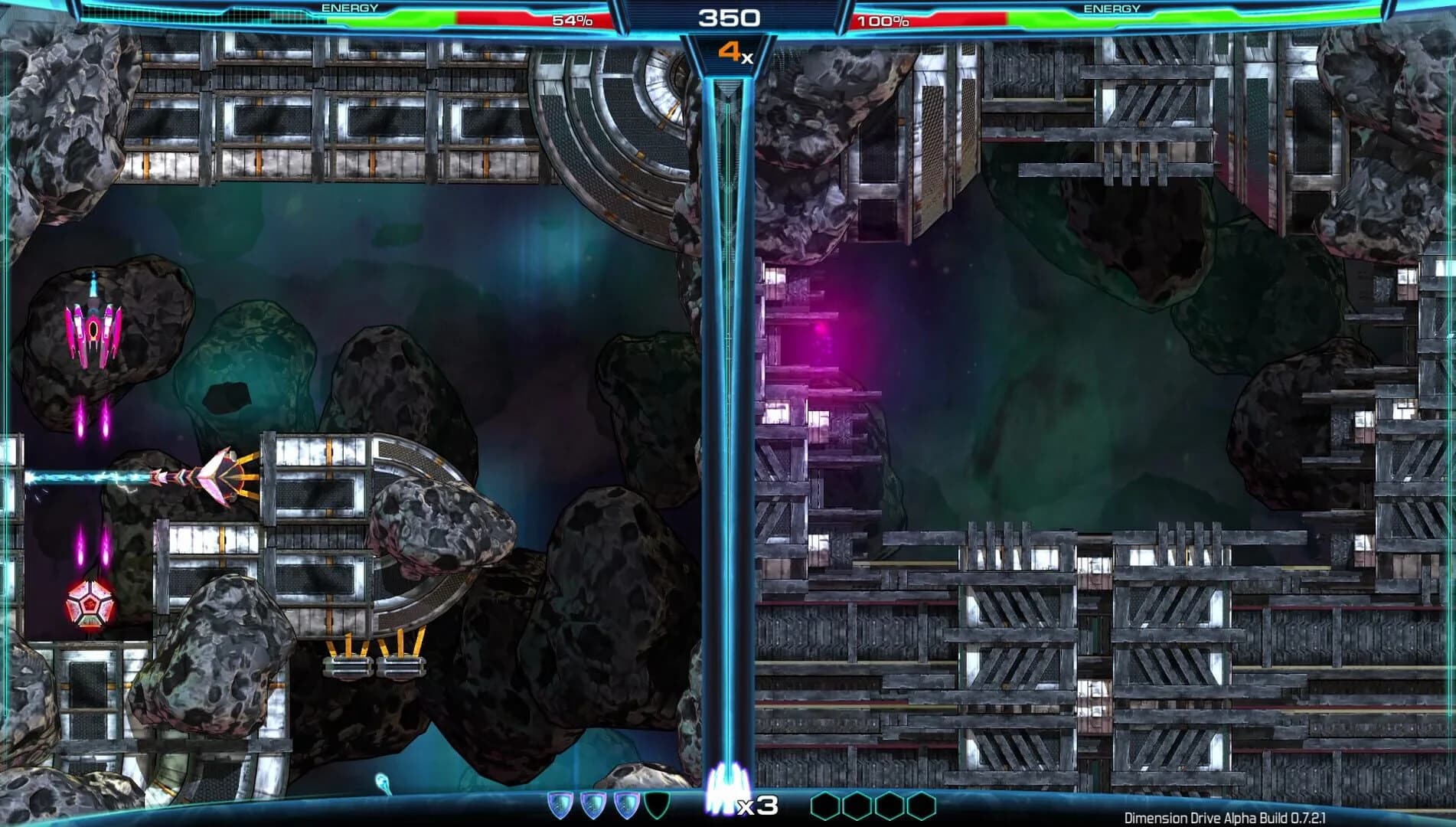The image size is (1456, 827).
Task: Toggle the middle blue shield charge
Action: tap(592, 804)
